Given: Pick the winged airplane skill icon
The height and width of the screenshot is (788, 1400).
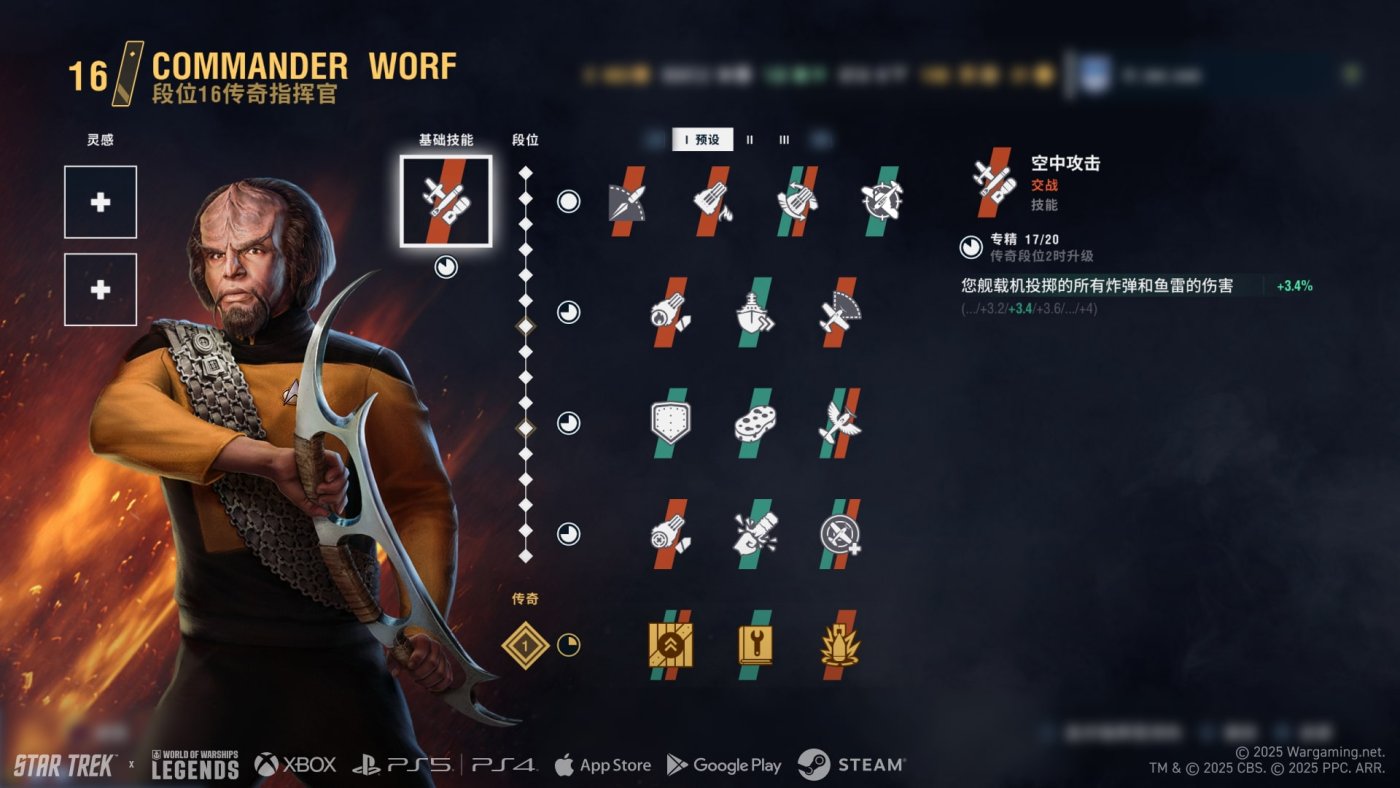Looking at the screenshot, I should coord(840,423).
